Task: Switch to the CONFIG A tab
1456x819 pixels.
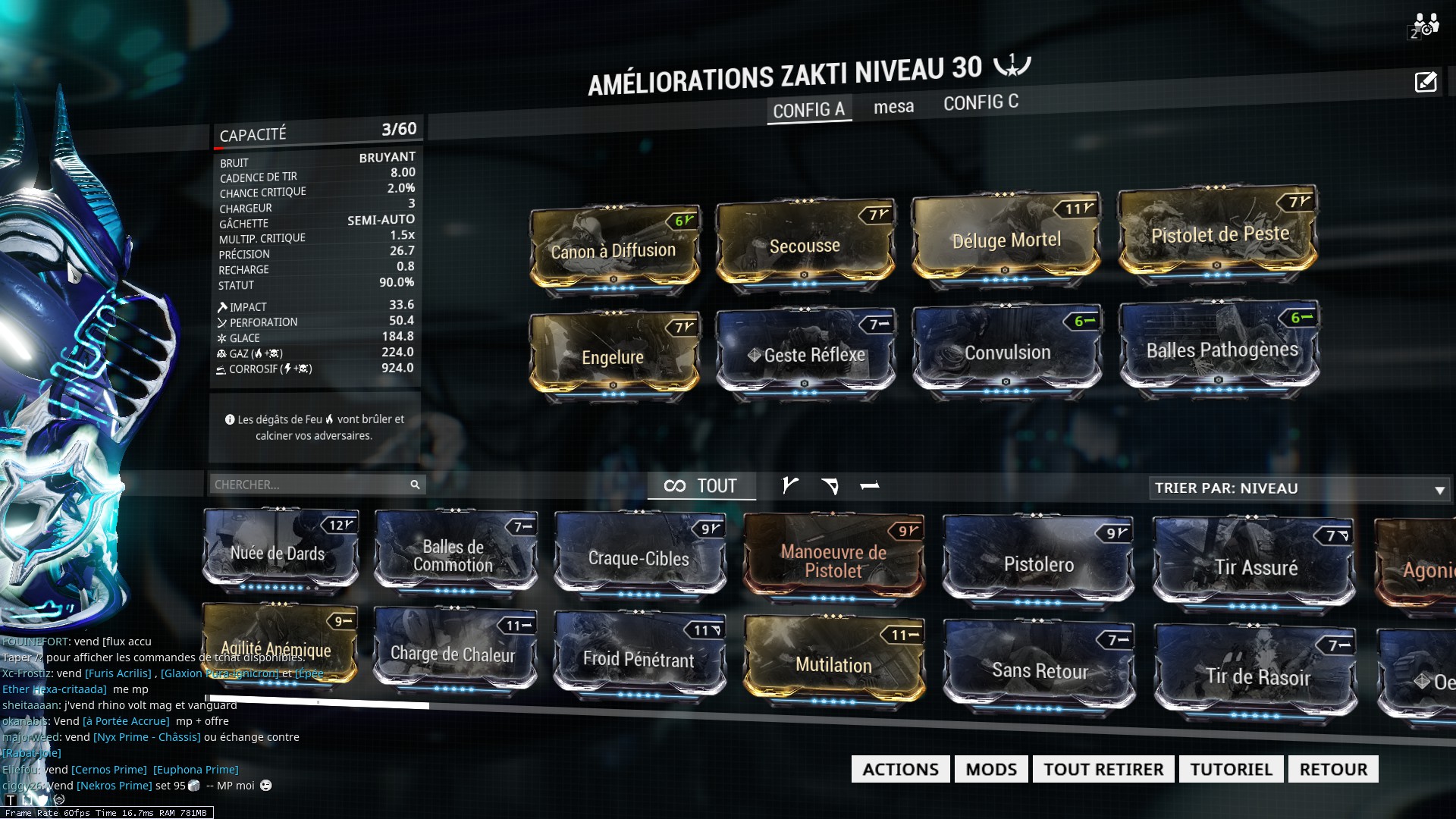Action: (808, 110)
